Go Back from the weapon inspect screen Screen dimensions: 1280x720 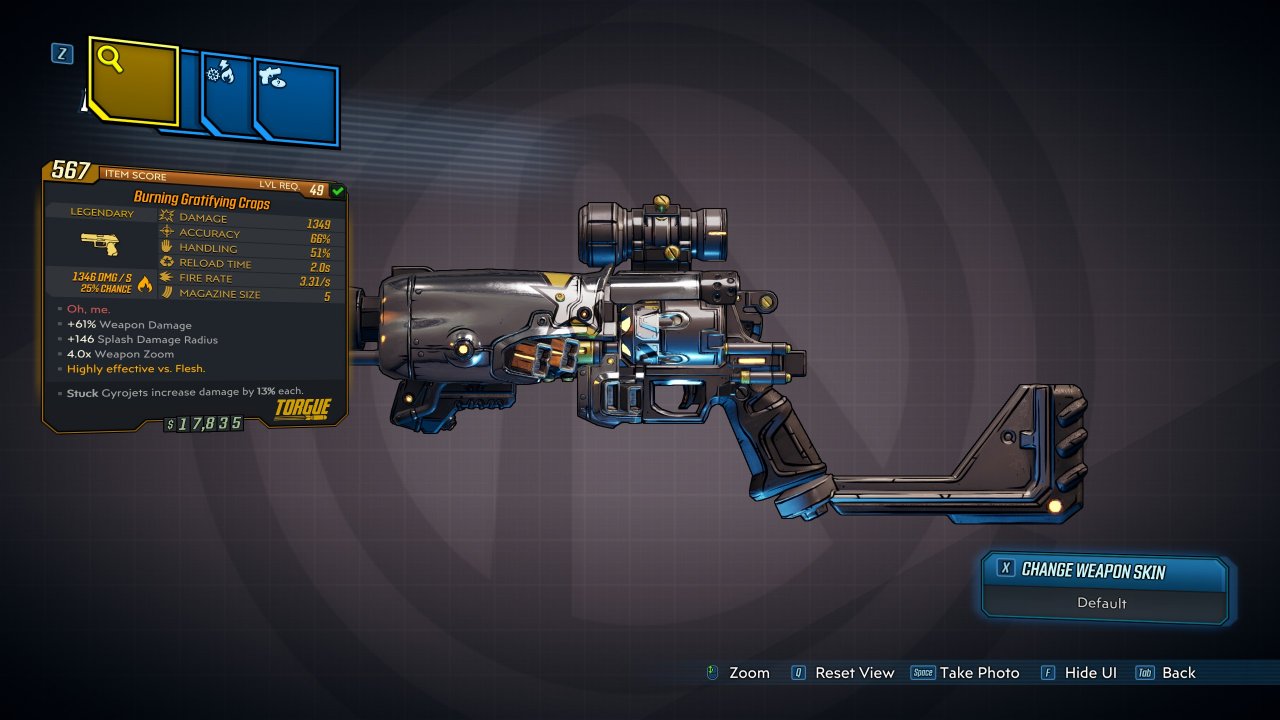(x=1177, y=673)
